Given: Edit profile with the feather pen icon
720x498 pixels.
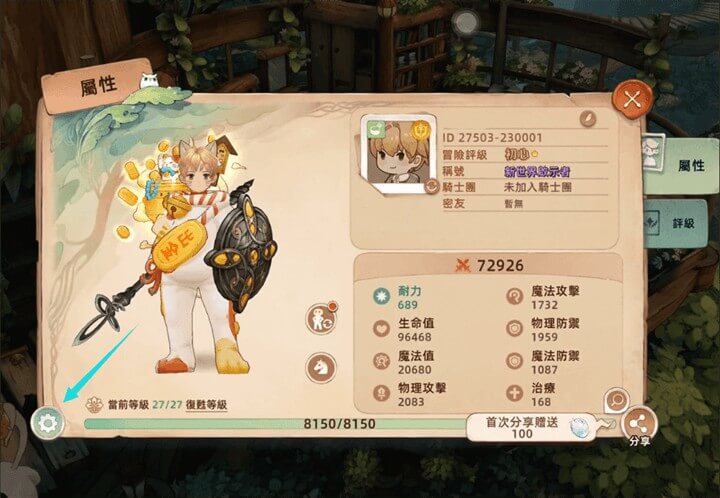Looking at the screenshot, I should pos(588,118).
